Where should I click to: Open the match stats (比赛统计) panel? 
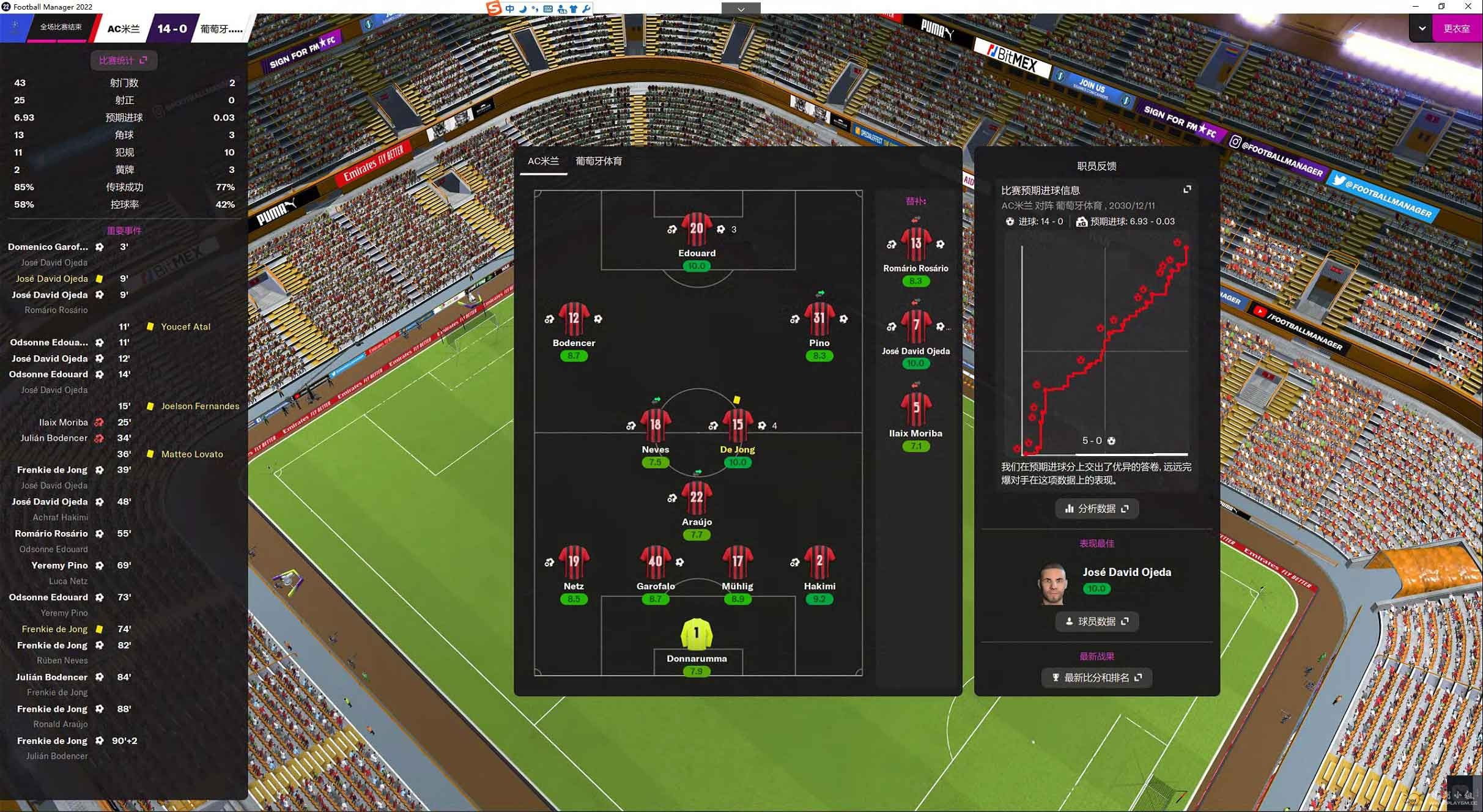pyautogui.click(x=123, y=60)
